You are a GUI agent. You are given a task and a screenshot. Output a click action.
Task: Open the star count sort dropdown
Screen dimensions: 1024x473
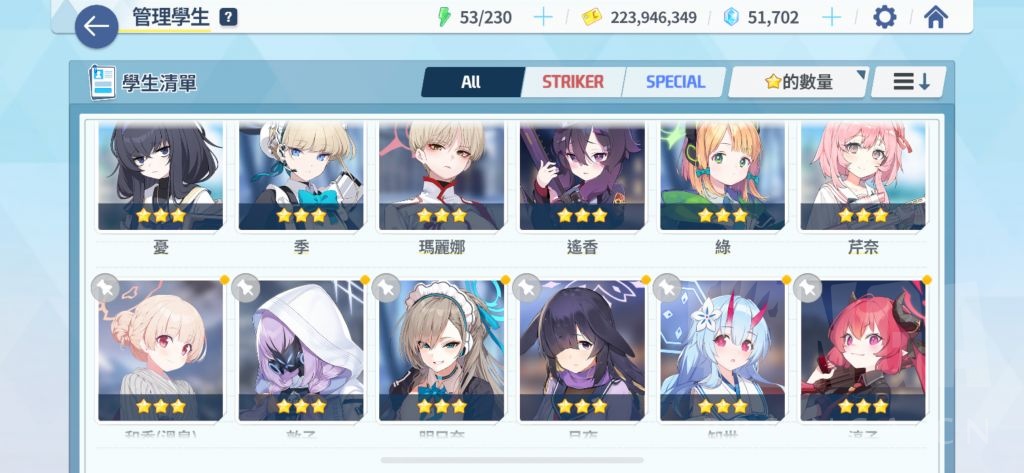pyautogui.click(x=798, y=82)
